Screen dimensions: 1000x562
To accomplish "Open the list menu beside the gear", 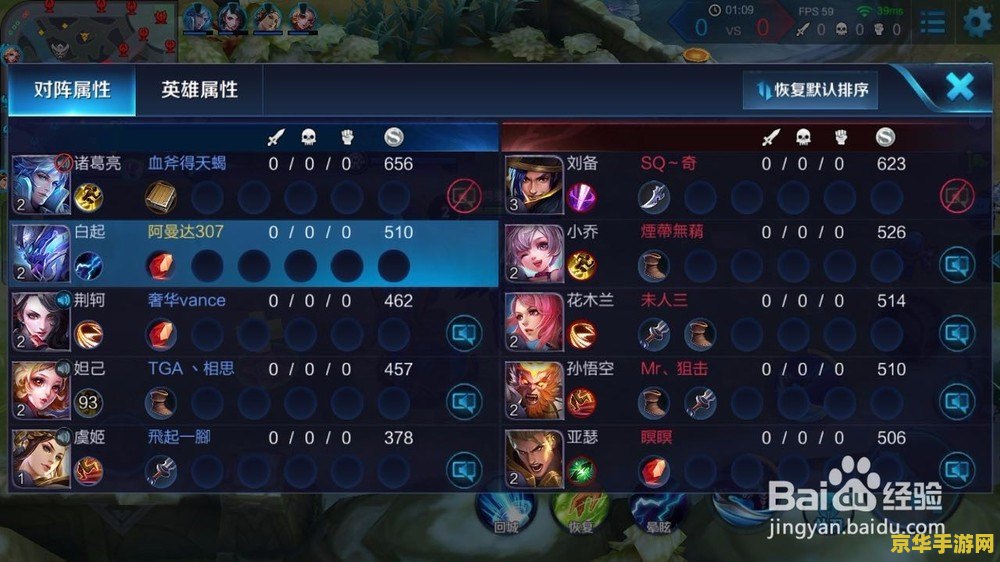I will [x=932, y=21].
